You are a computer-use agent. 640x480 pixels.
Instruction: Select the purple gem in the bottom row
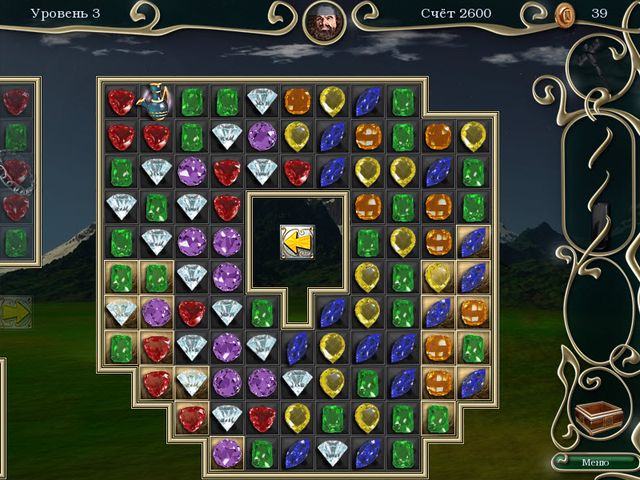[227, 452]
